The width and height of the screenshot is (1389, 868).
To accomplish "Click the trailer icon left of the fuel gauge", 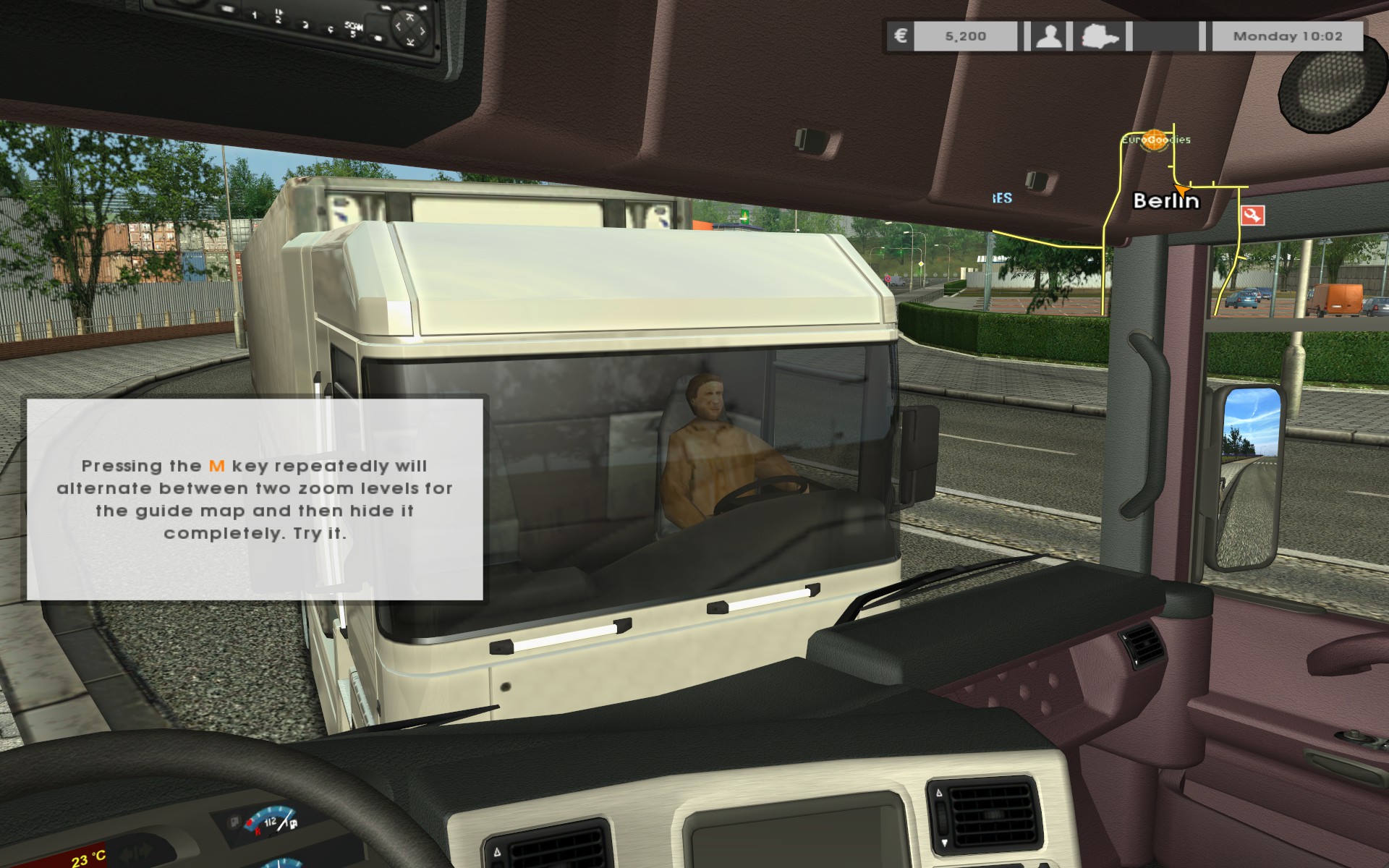I will [234, 822].
